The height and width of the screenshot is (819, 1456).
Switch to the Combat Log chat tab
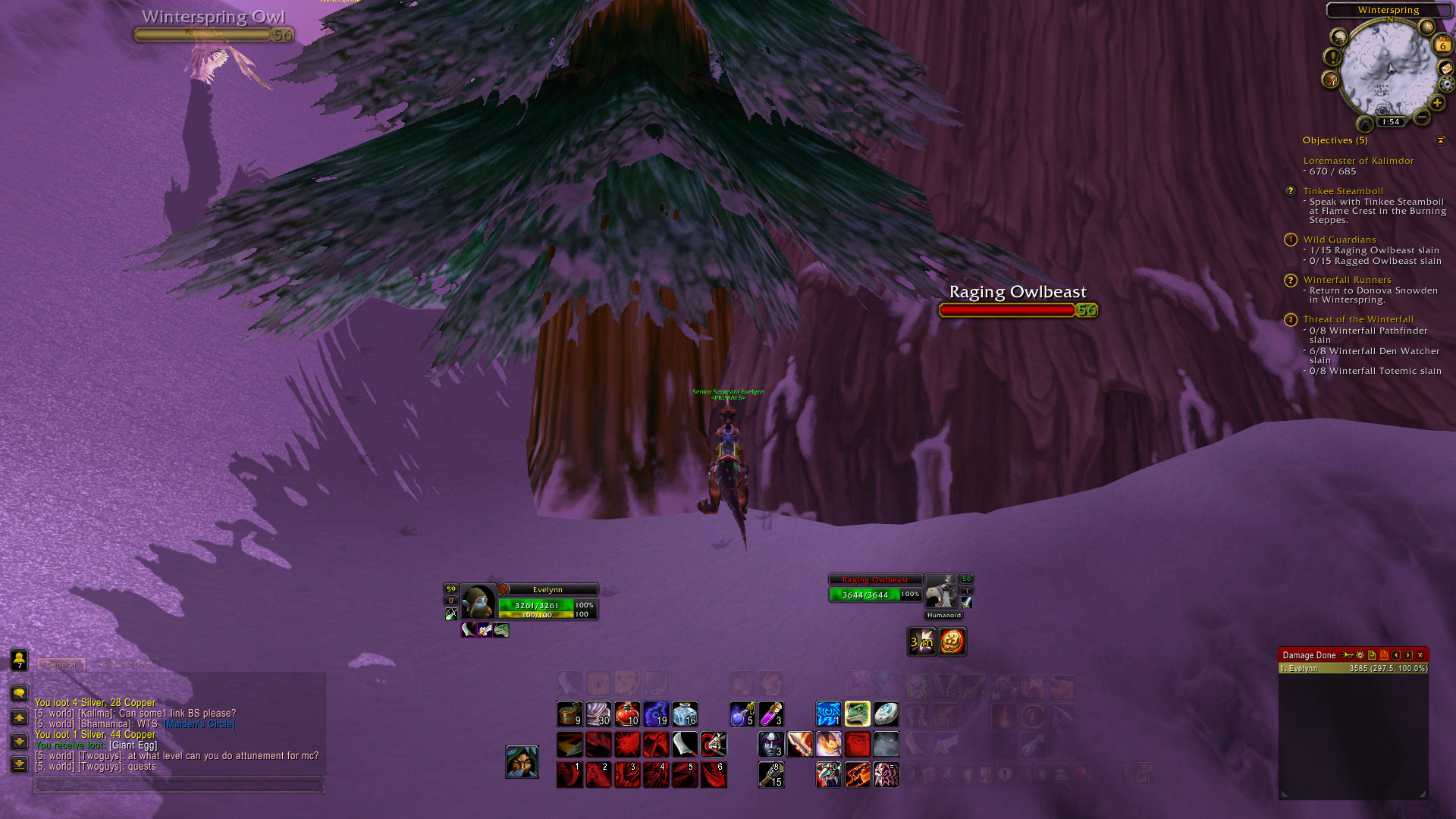coord(124,665)
